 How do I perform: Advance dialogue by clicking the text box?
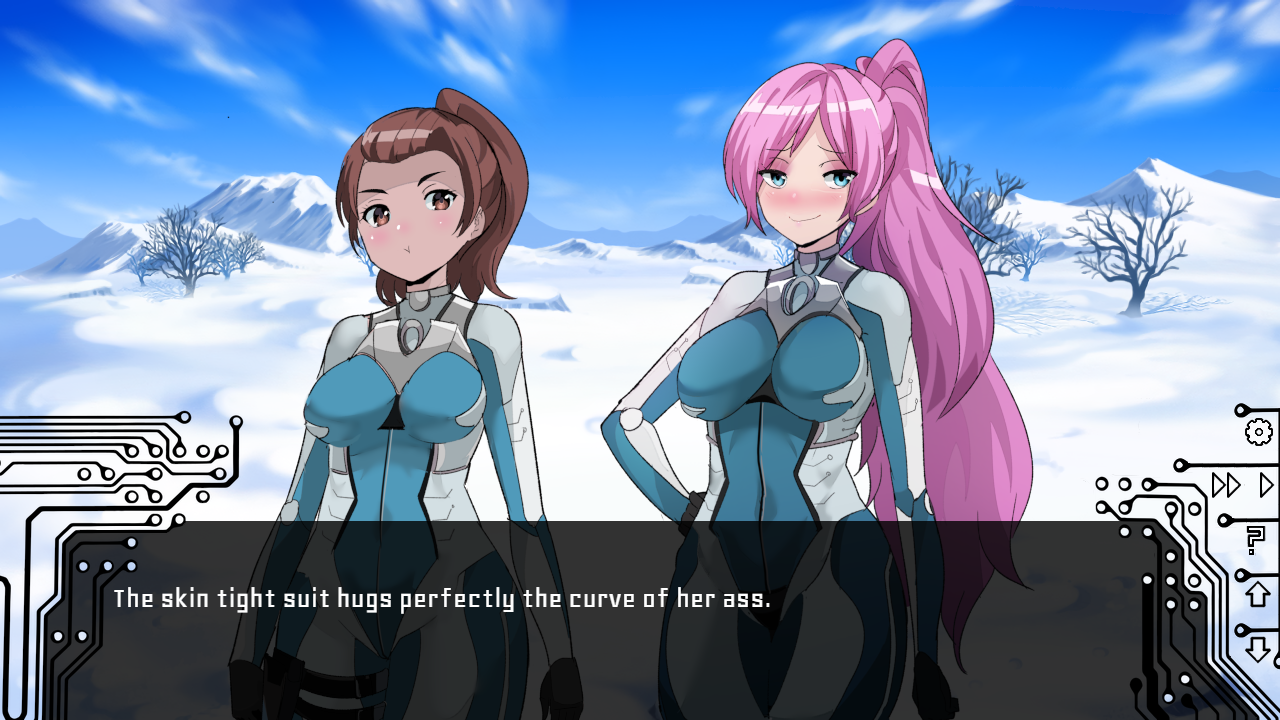click(x=640, y=620)
